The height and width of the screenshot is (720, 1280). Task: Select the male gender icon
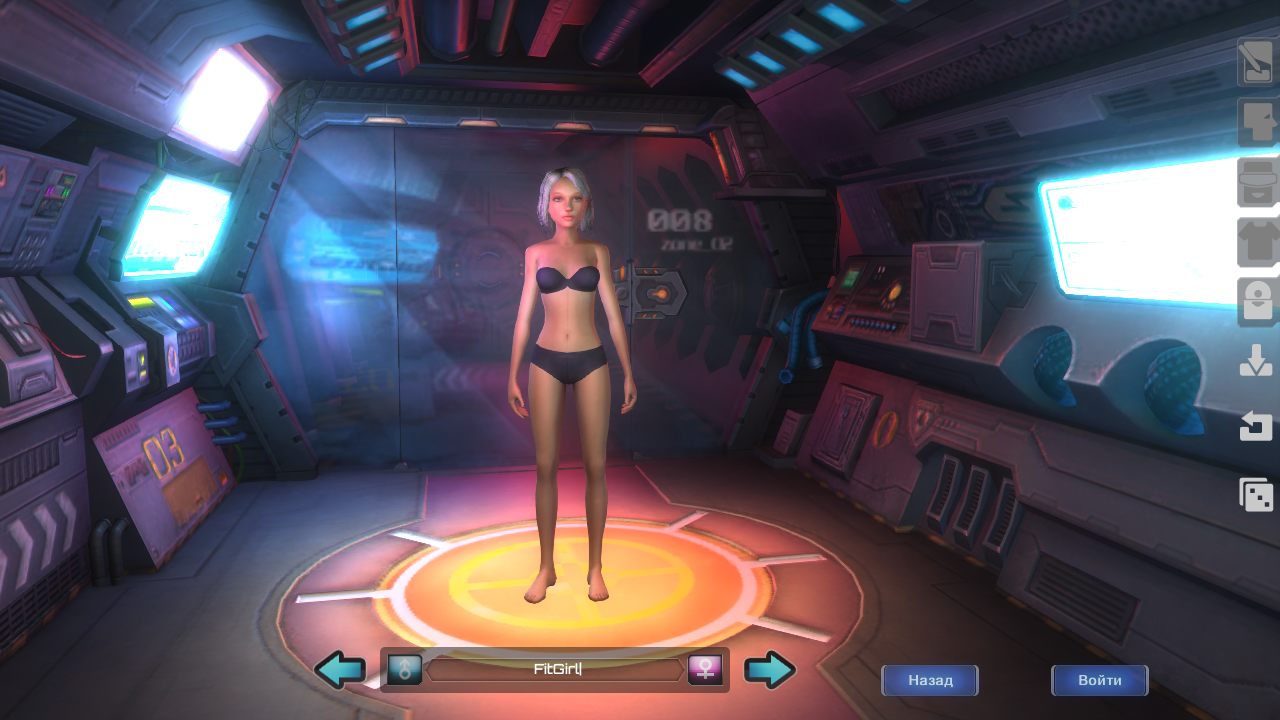click(405, 670)
